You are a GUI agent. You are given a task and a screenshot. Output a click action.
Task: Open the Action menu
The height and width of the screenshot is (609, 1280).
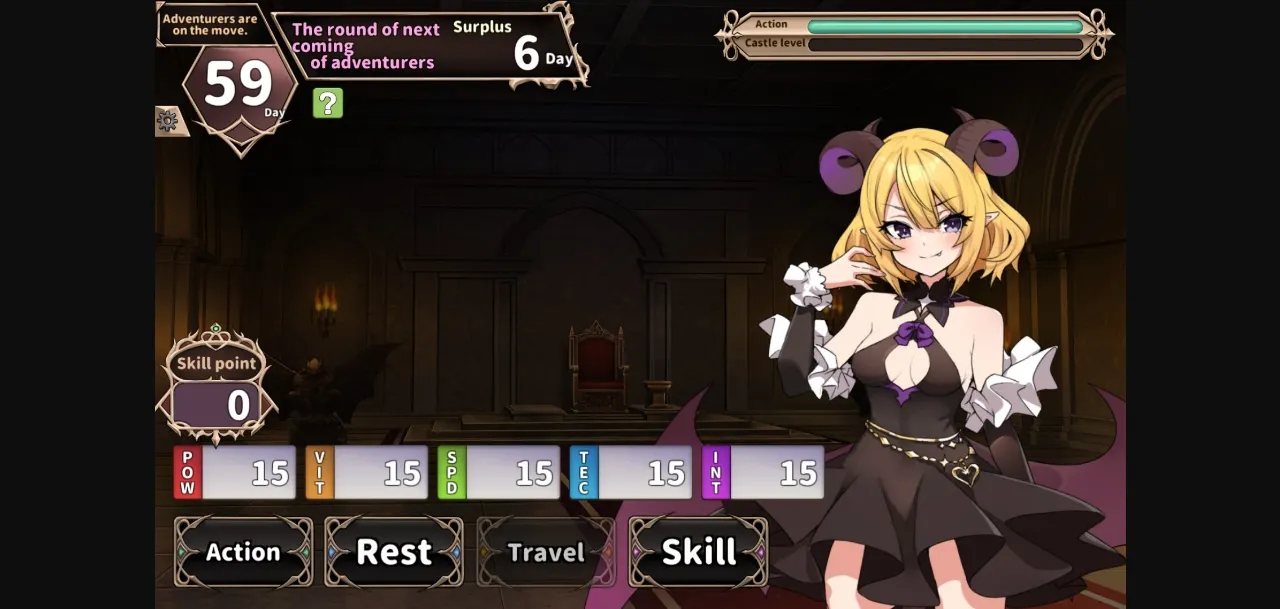[x=243, y=552]
